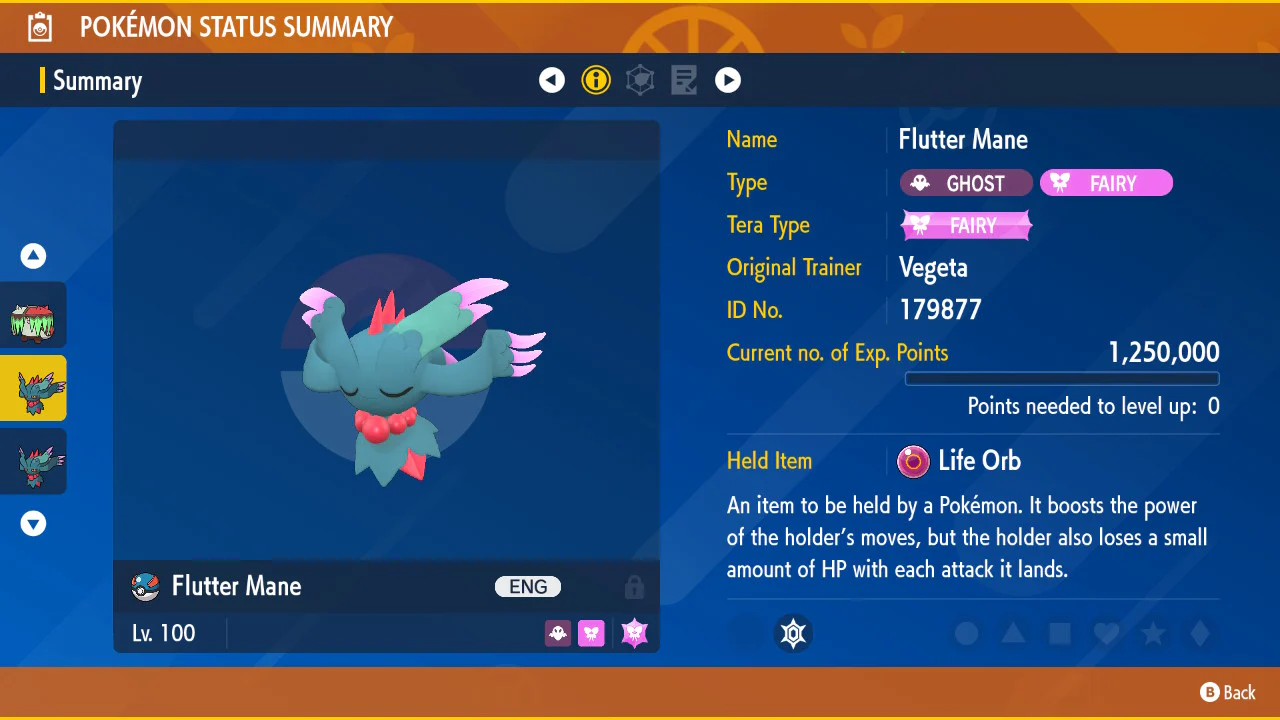Go to the next summary page arrow

coord(728,80)
